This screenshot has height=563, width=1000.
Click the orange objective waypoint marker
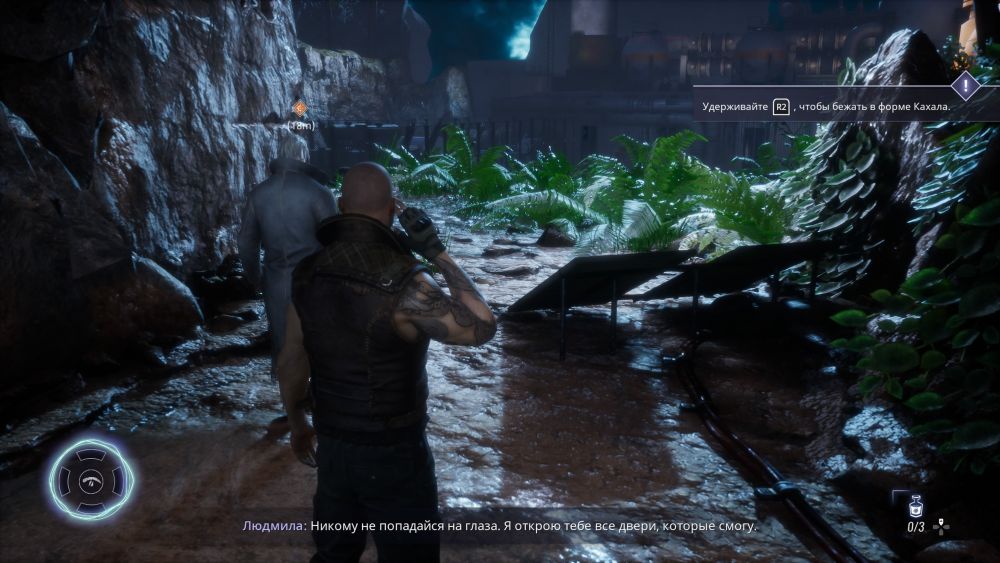tap(299, 109)
